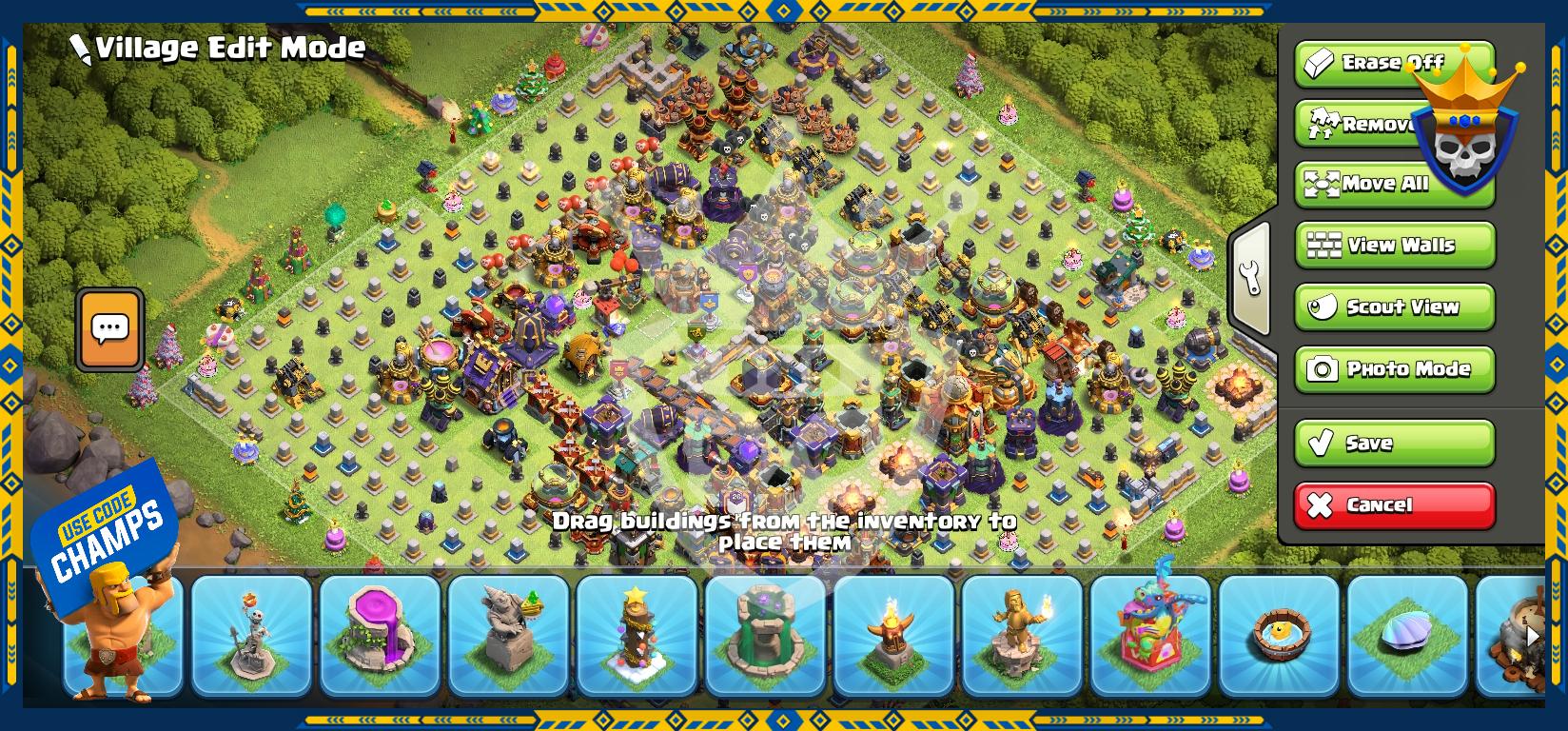
Task: Open the chat speech bubble button
Action: [110, 329]
